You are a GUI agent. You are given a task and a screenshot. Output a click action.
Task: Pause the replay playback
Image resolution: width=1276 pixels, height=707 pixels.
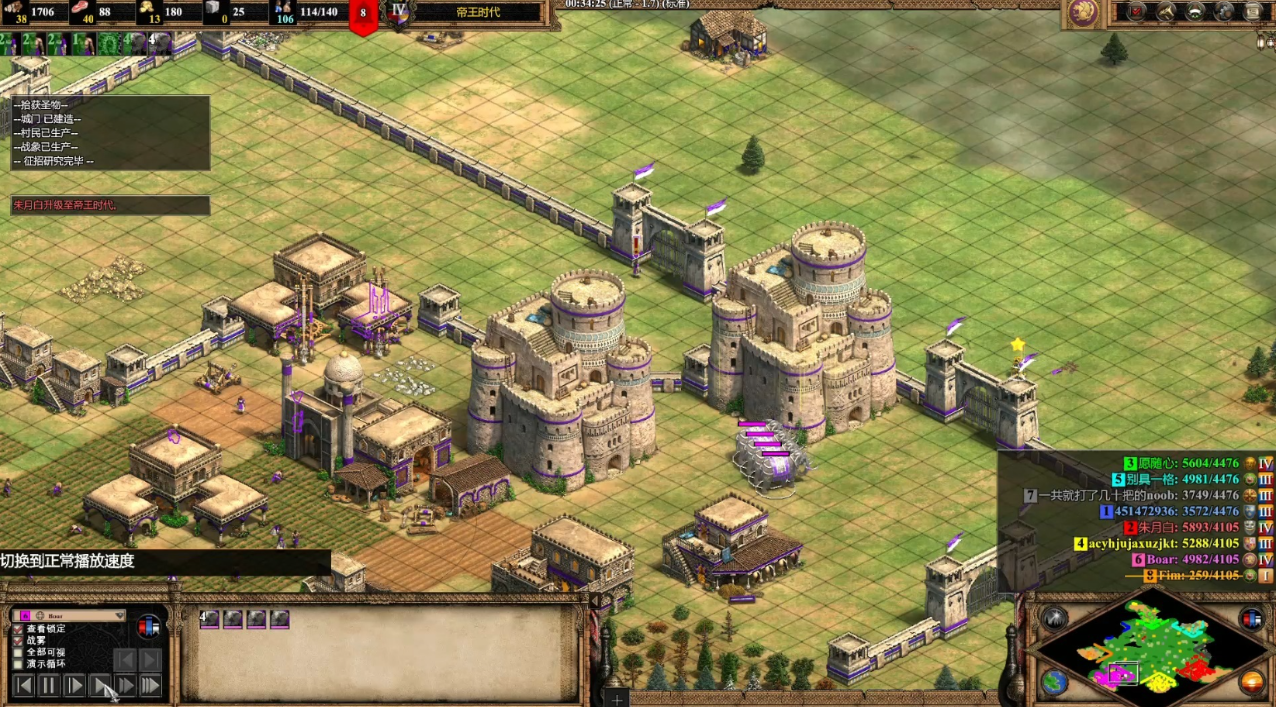(48, 685)
